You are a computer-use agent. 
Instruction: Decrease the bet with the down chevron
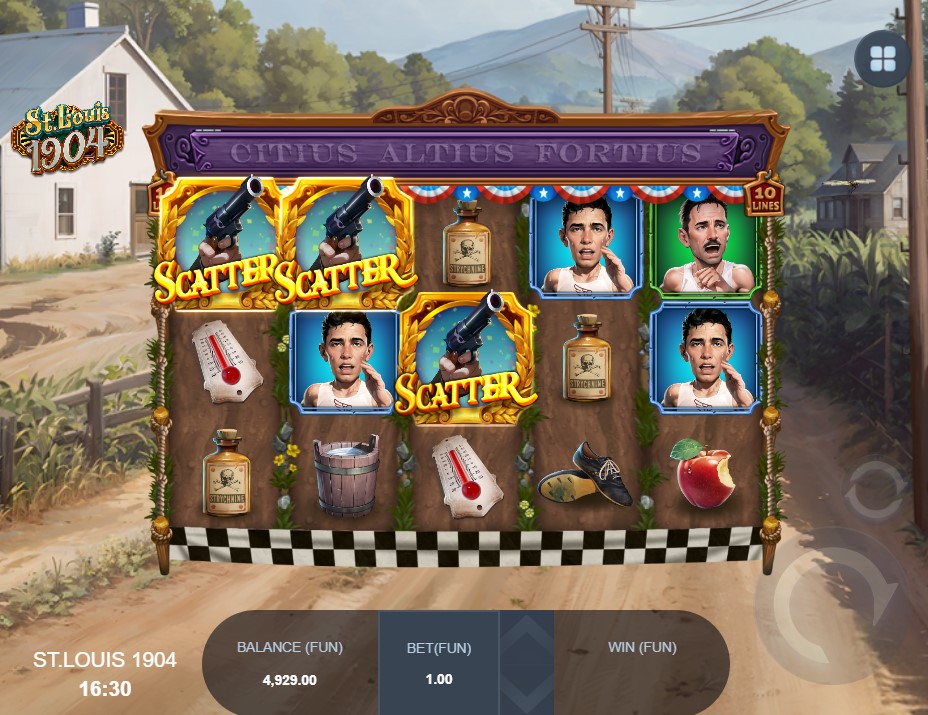pos(527,688)
